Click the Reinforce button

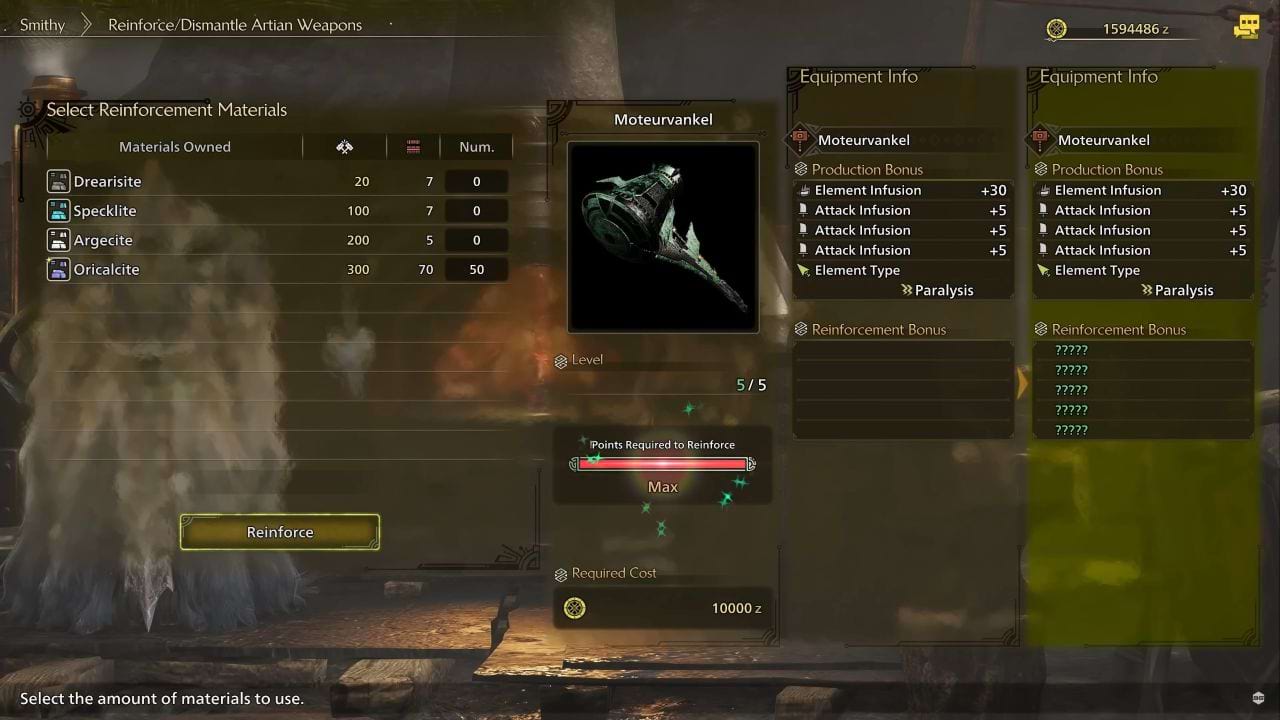click(280, 532)
